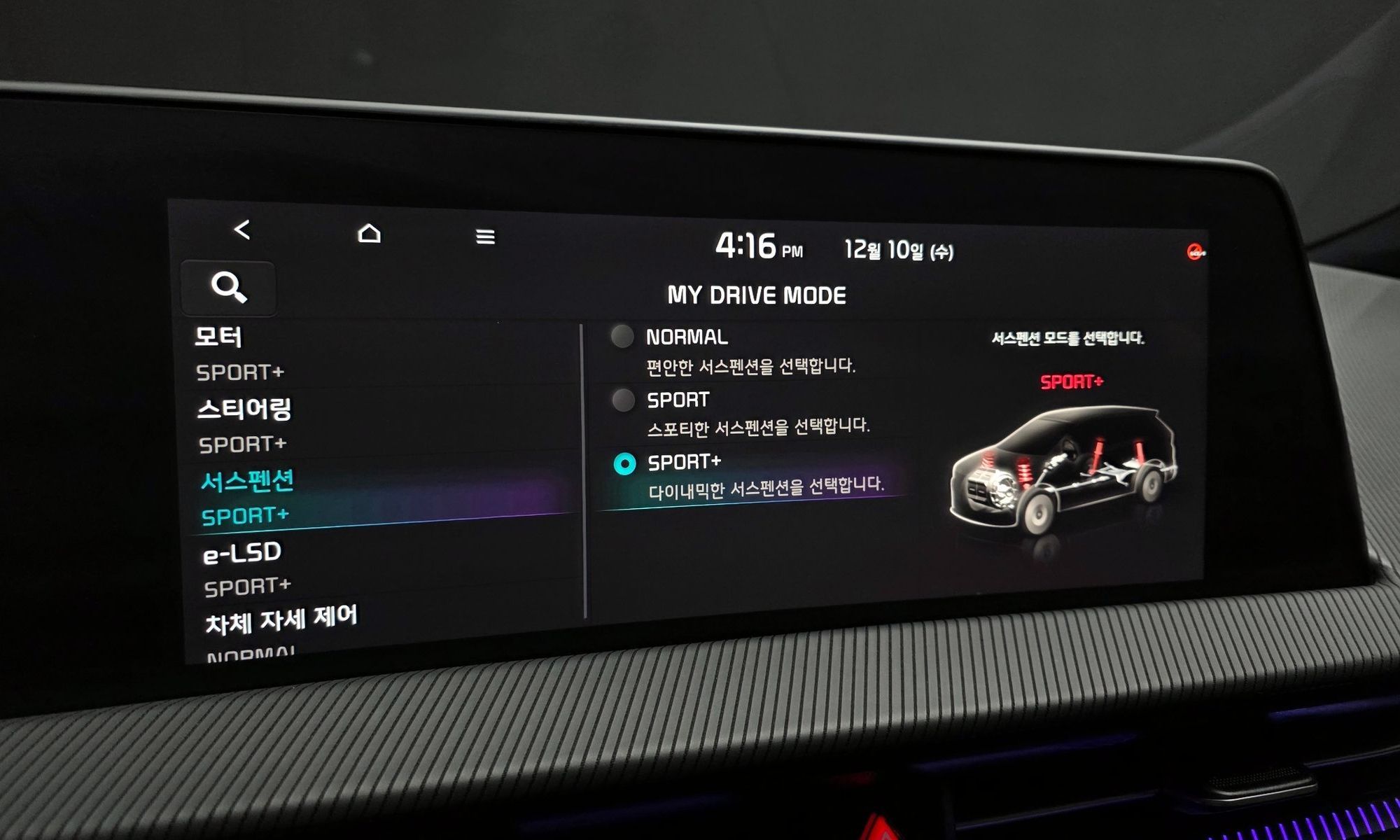Go to the home screen icon
This screenshot has height=840, width=1400.
[369, 233]
